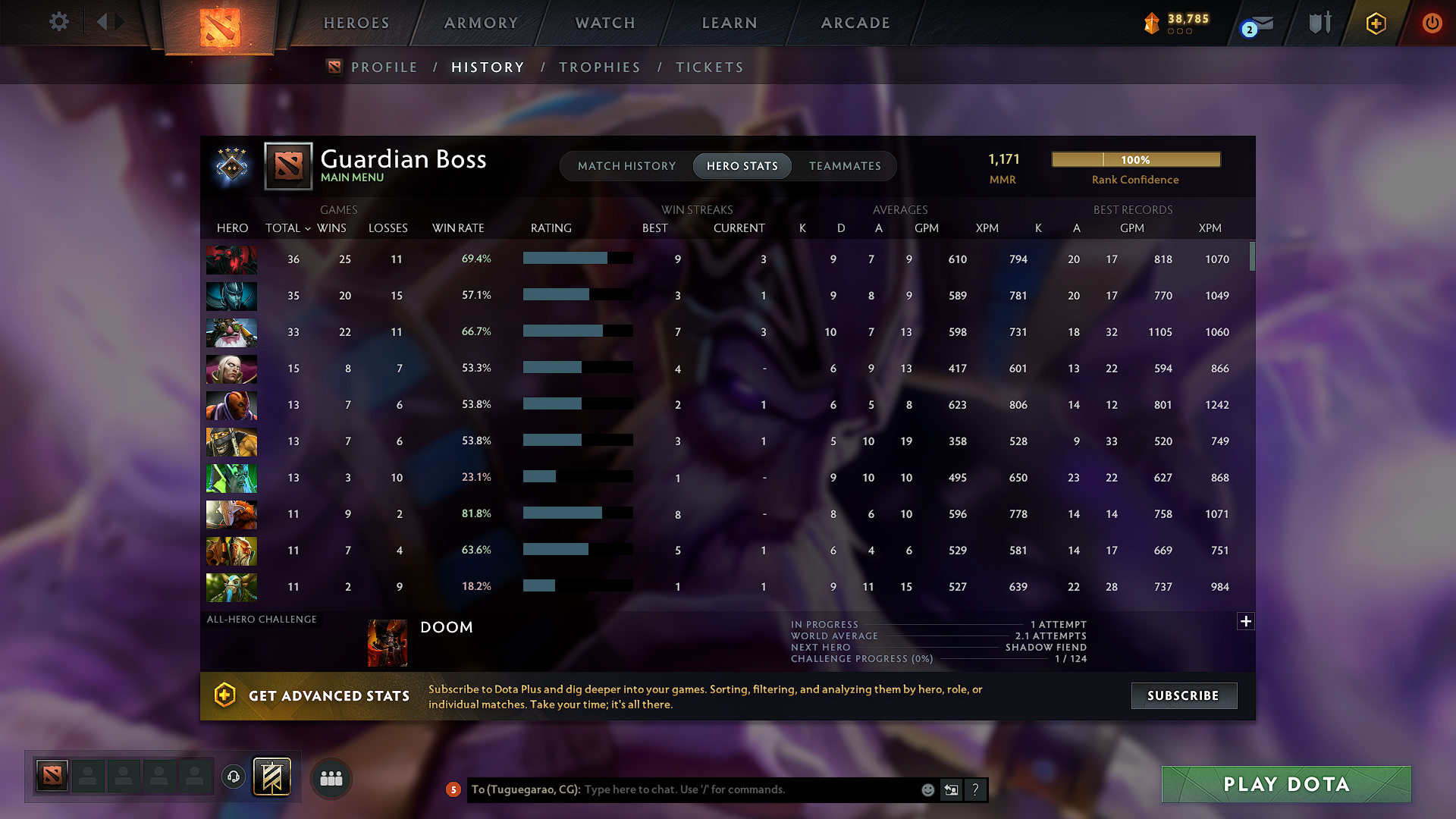Open the friends list grid icon
1456x819 pixels.
(x=330, y=778)
